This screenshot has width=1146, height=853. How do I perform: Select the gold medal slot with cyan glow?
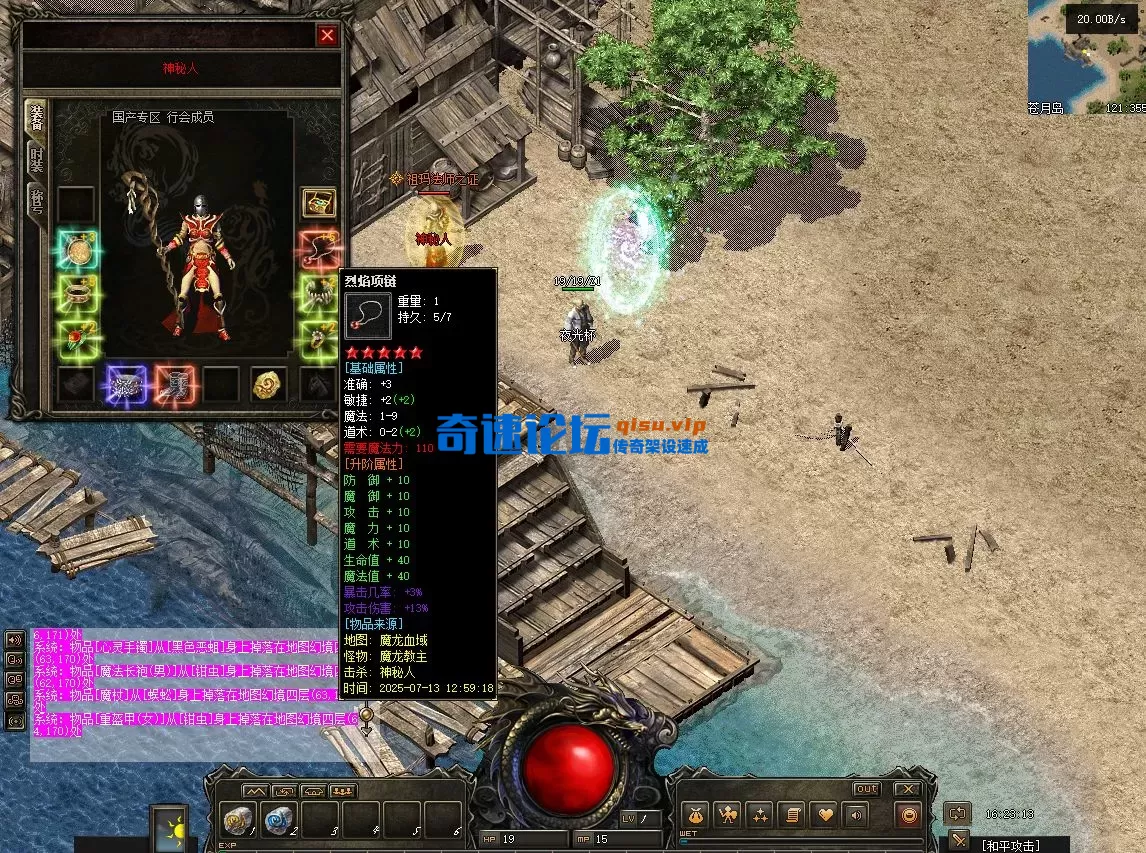pyautogui.click(x=76, y=250)
